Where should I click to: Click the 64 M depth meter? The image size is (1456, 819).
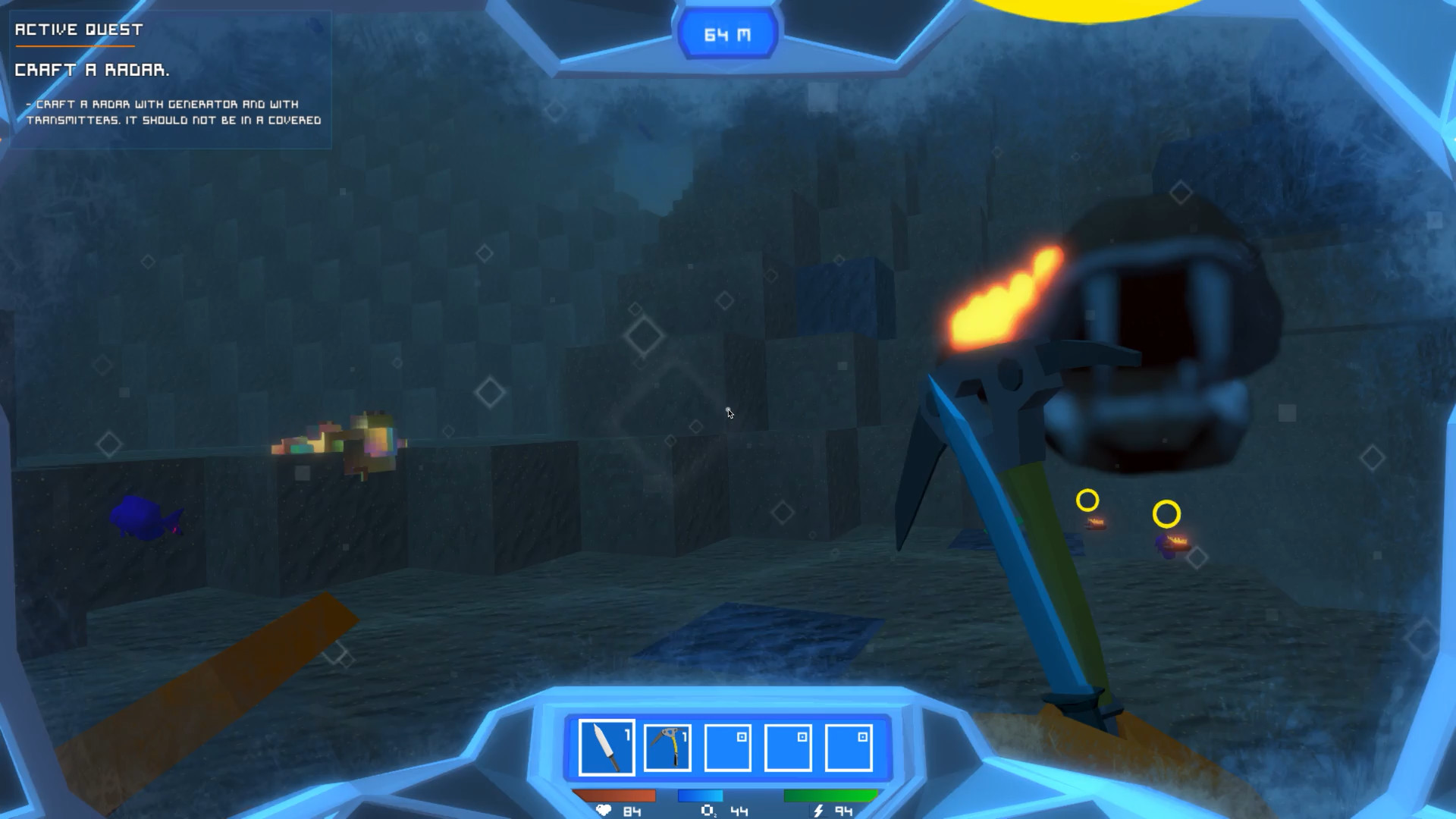tap(727, 33)
